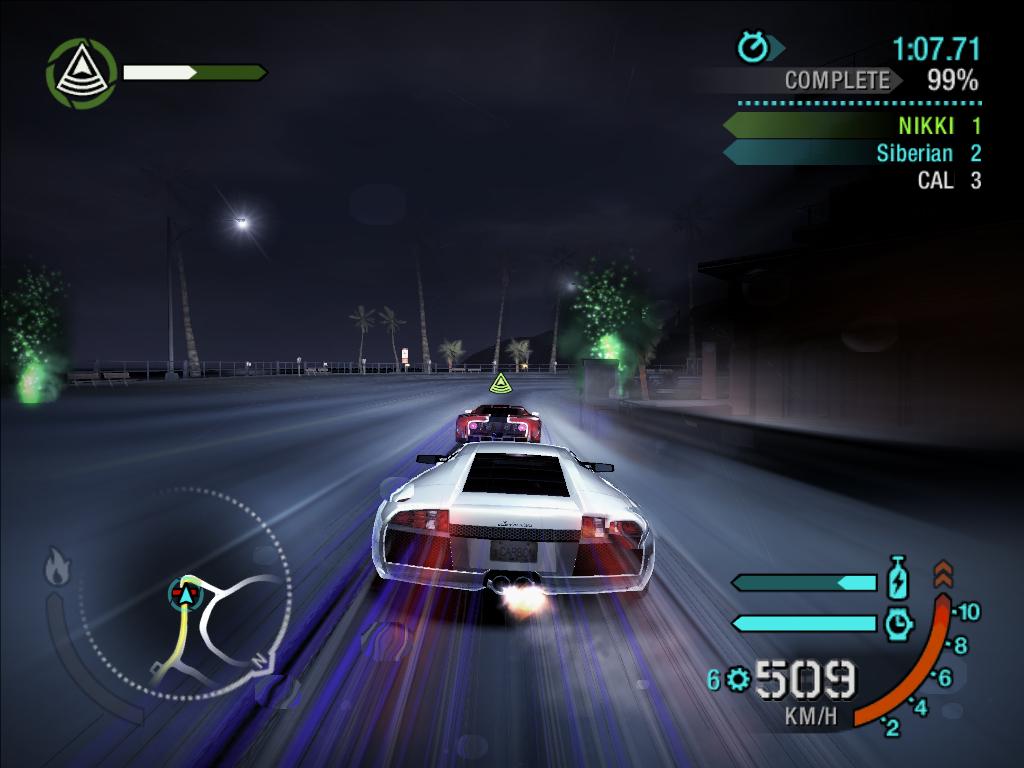Activate the speedbreaker stopwatch icon

click(x=899, y=623)
